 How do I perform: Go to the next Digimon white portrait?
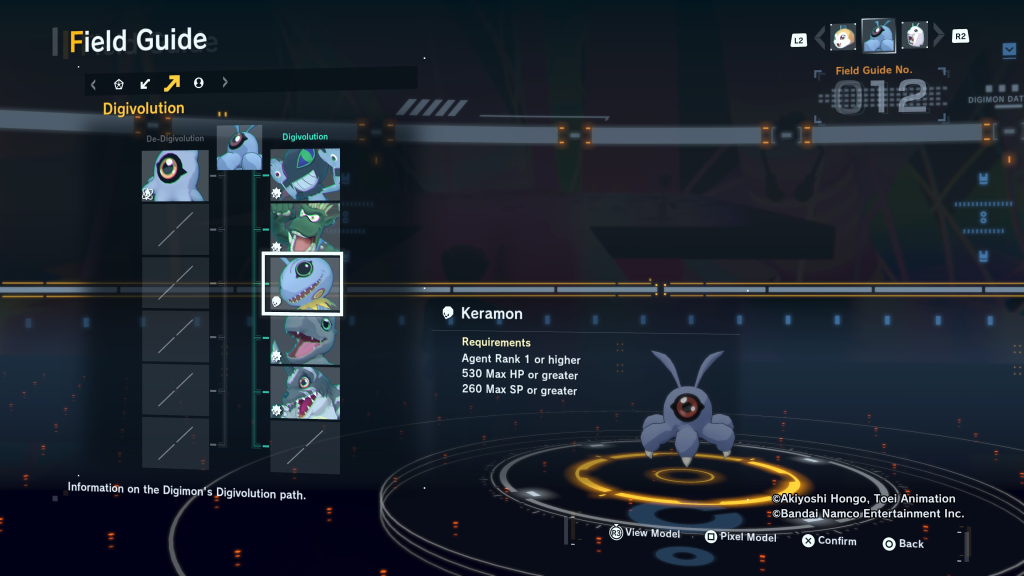pyautogui.click(x=915, y=37)
